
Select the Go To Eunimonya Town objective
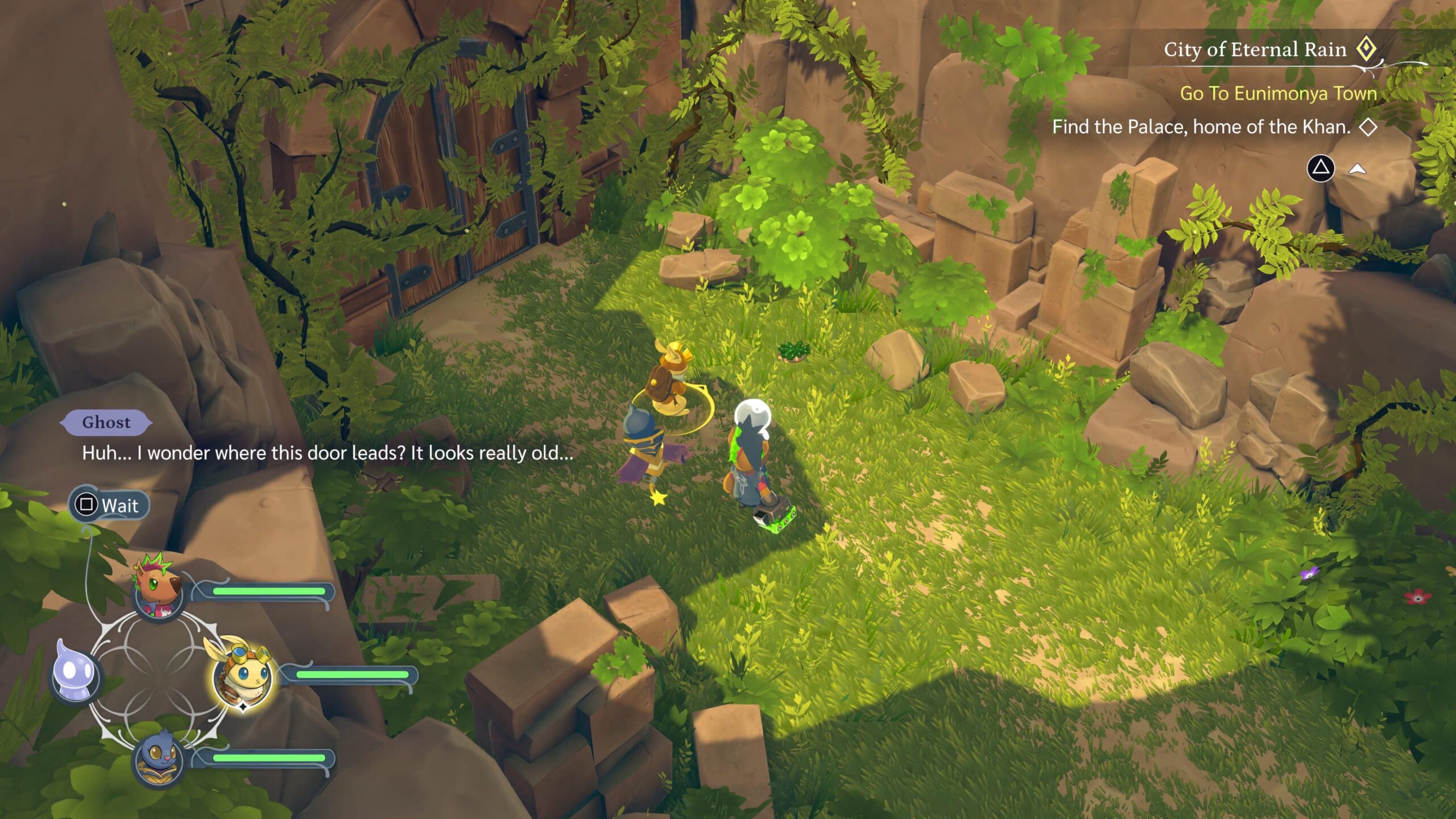[x=1278, y=93]
